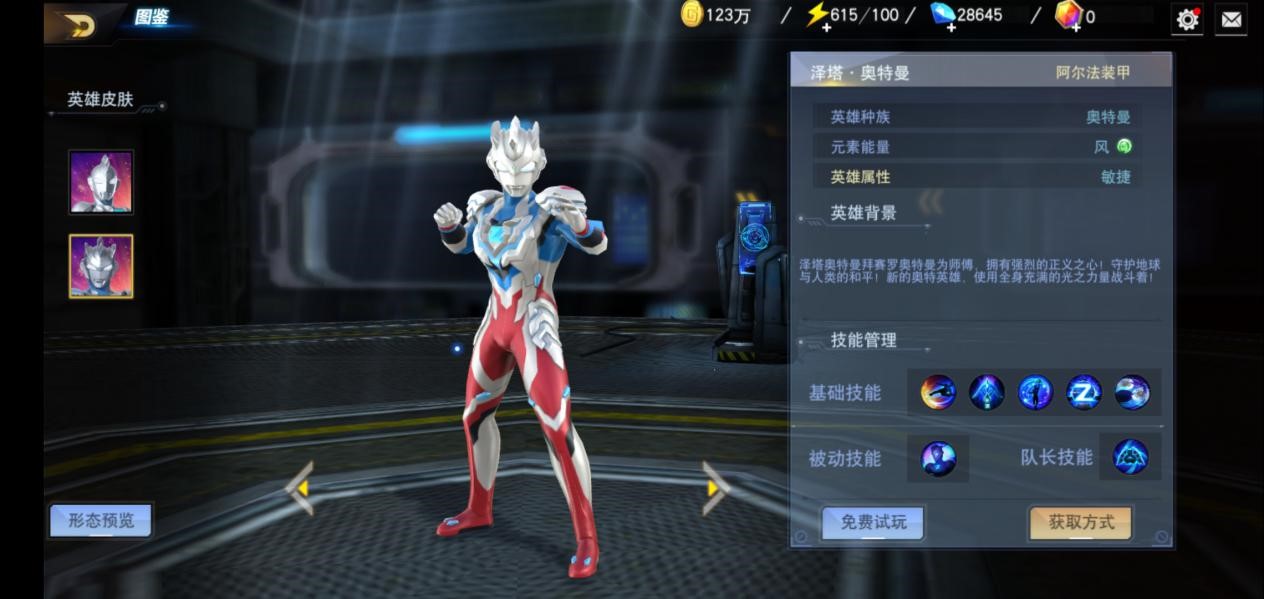Screen dimensions: 1264x599
Task: View the blue triangle emblem basic skill
Action: point(987,392)
